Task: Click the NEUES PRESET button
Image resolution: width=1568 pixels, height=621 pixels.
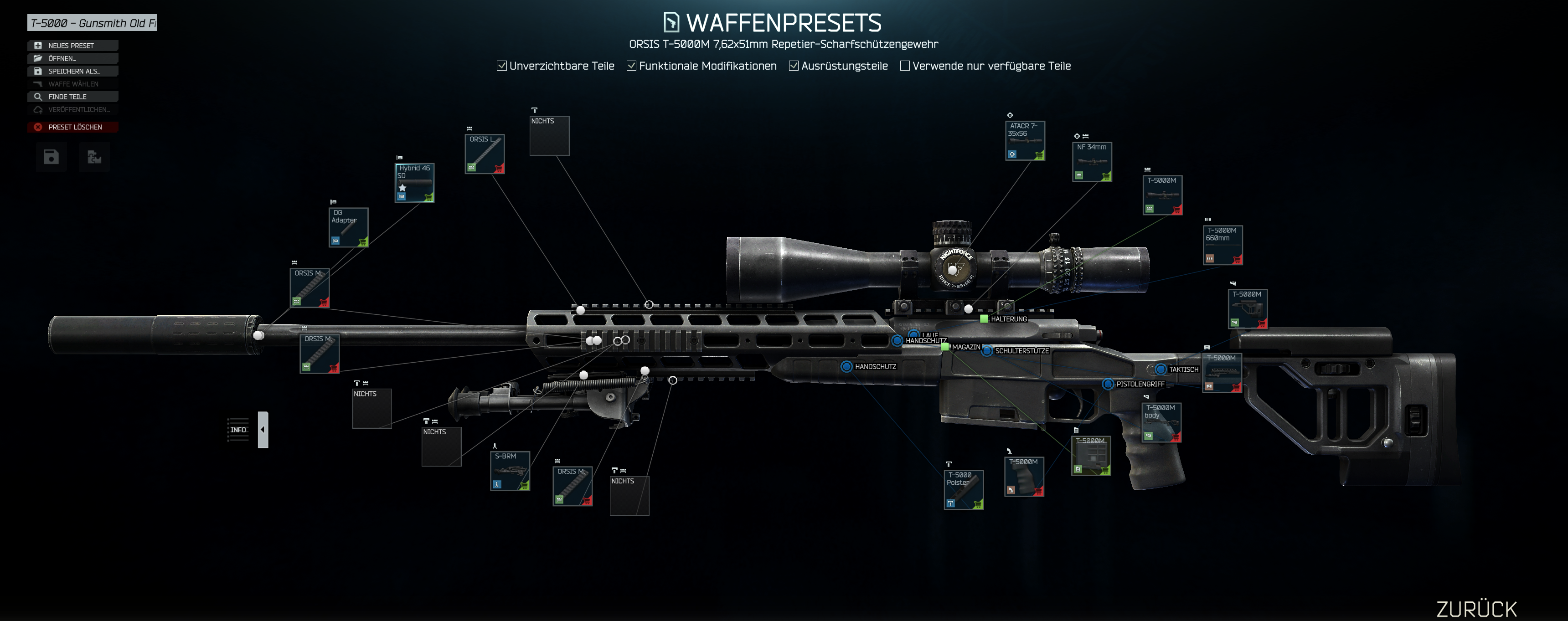Action: click(72, 46)
